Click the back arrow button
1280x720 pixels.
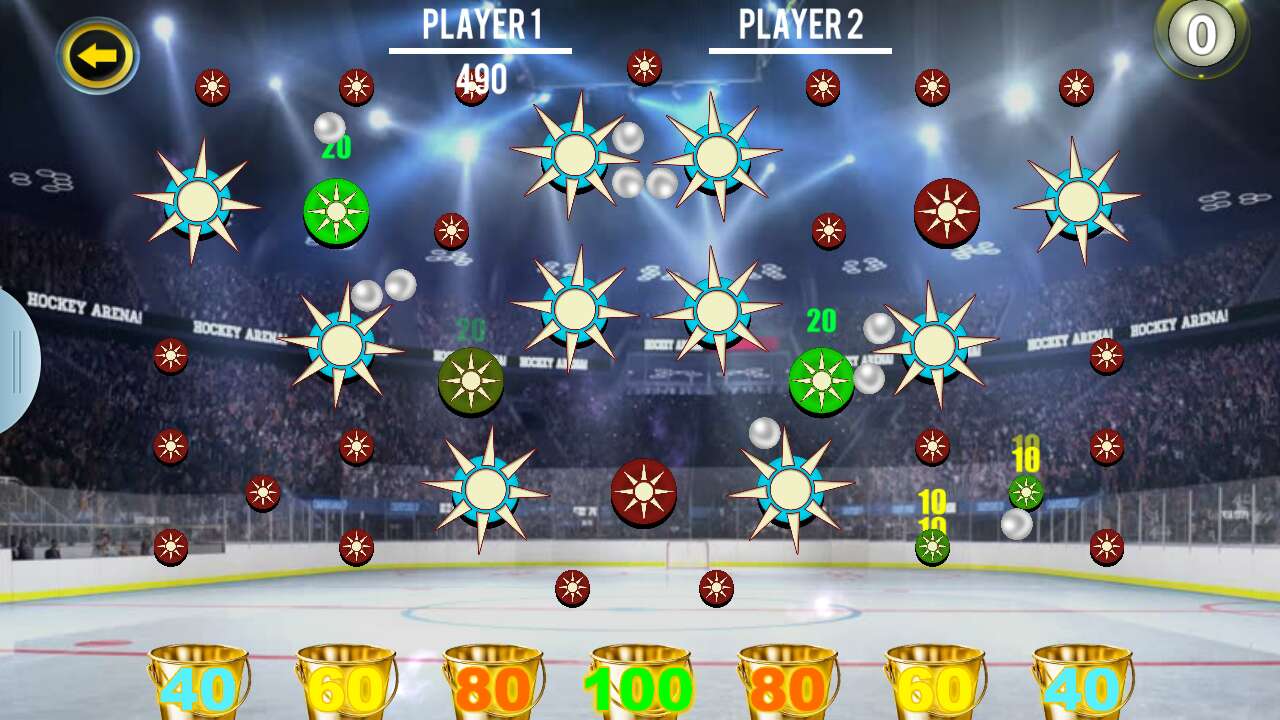coord(95,53)
